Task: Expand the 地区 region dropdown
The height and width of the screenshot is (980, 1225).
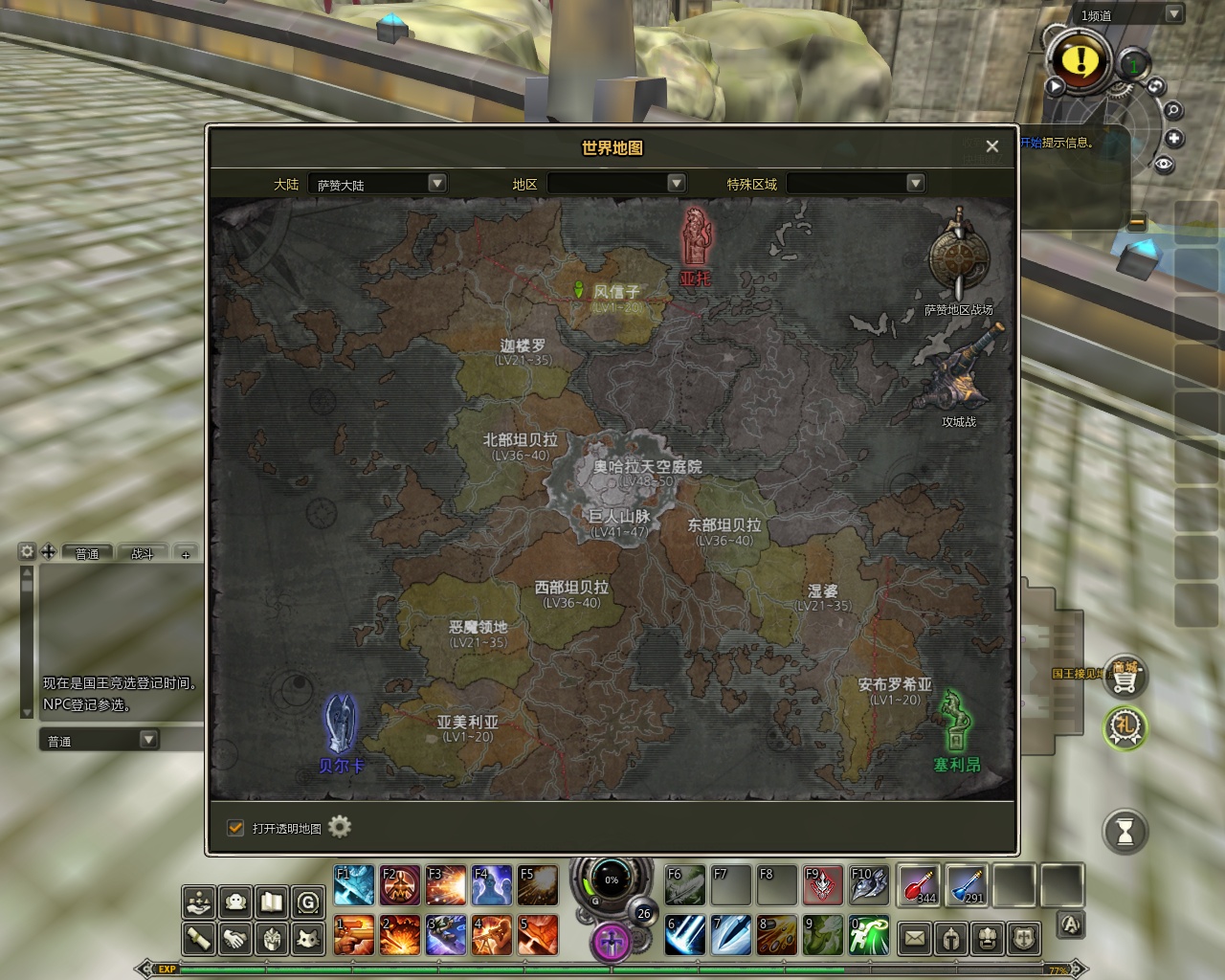Action: [676, 183]
